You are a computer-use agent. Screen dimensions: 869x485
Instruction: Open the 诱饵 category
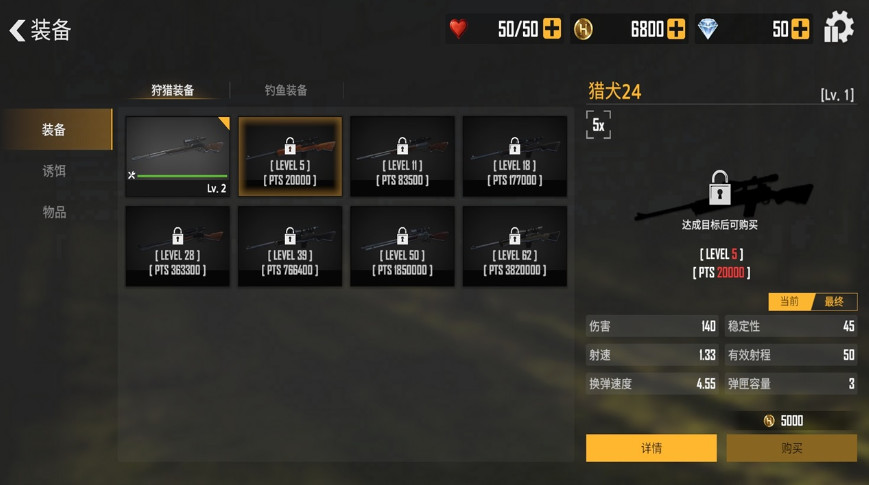(x=55, y=171)
